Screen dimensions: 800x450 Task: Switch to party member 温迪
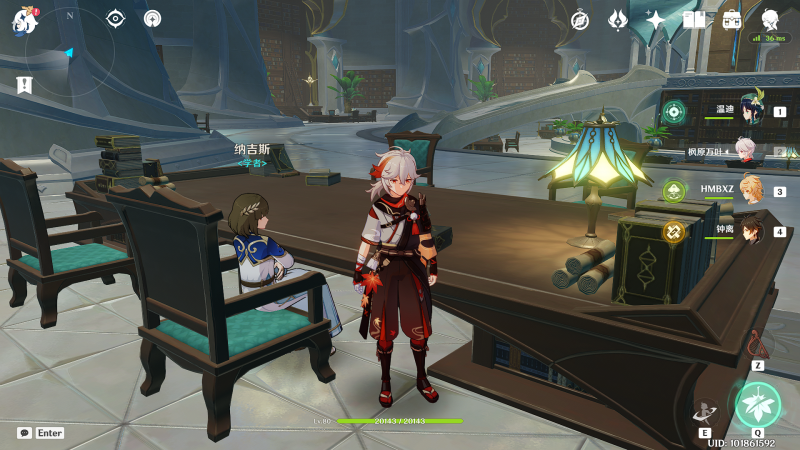(x=751, y=111)
